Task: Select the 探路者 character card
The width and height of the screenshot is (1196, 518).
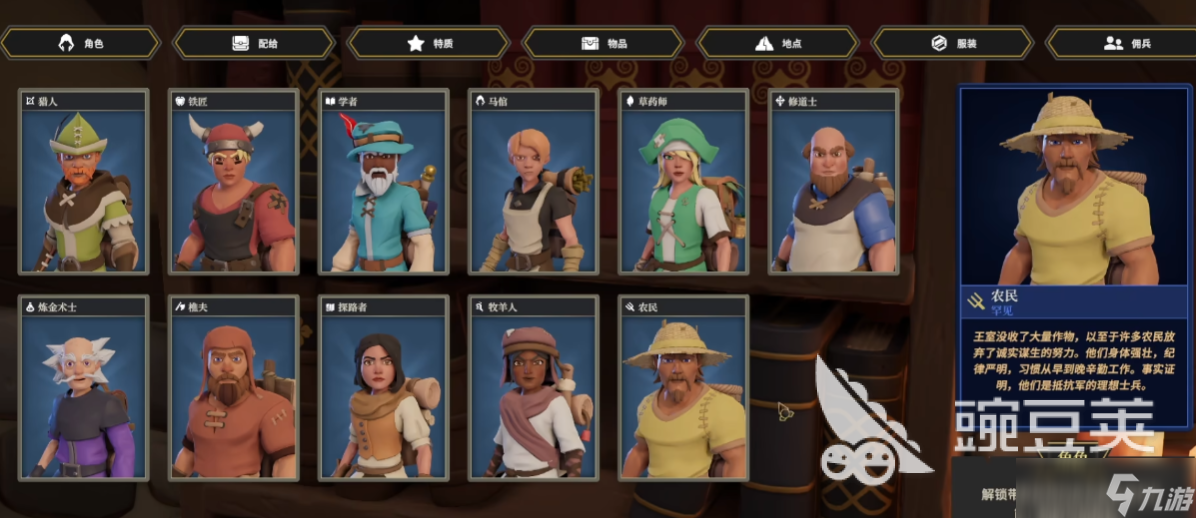Action: click(384, 388)
